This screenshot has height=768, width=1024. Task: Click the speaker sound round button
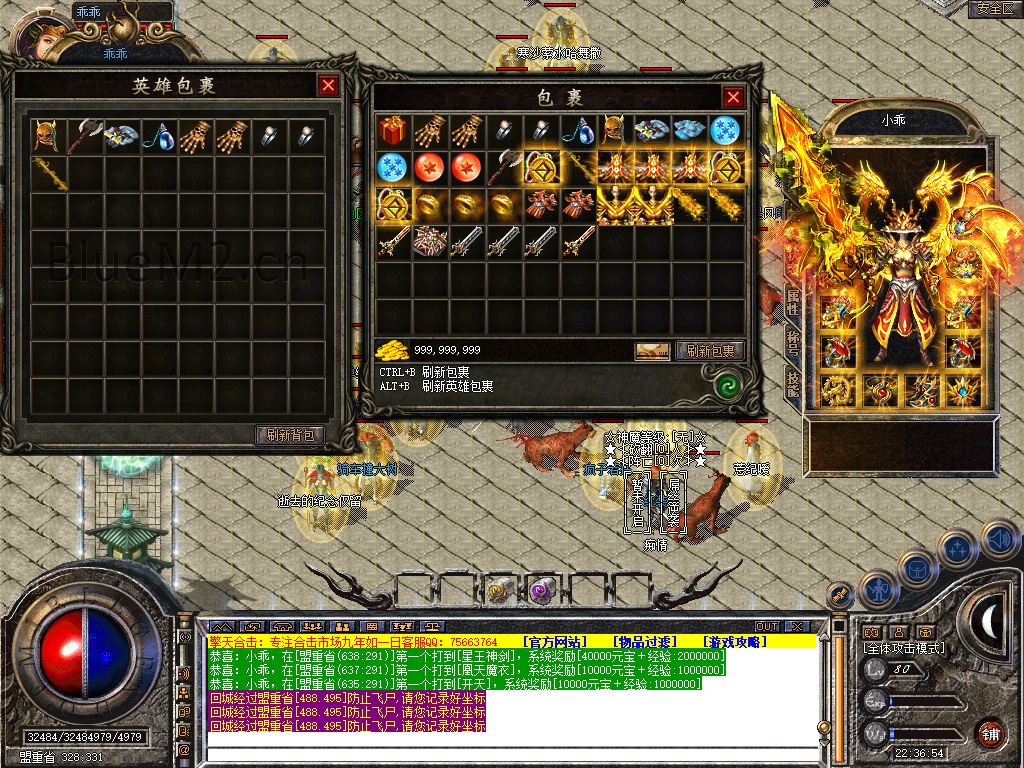tap(999, 540)
